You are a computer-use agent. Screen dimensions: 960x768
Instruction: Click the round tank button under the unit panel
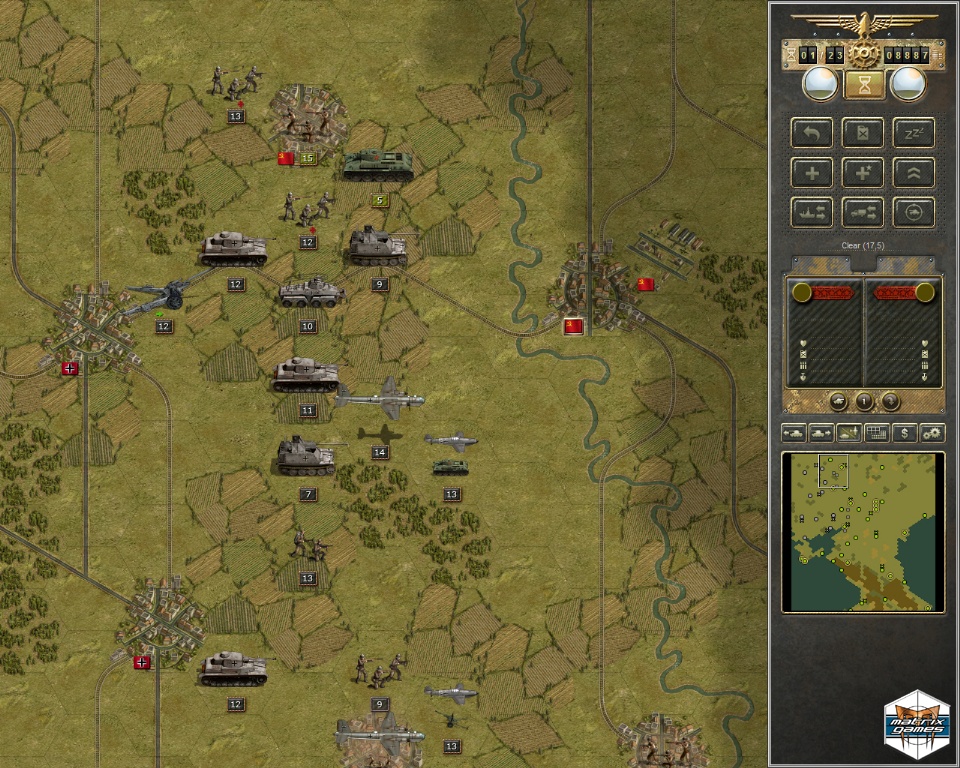(839, 401)
